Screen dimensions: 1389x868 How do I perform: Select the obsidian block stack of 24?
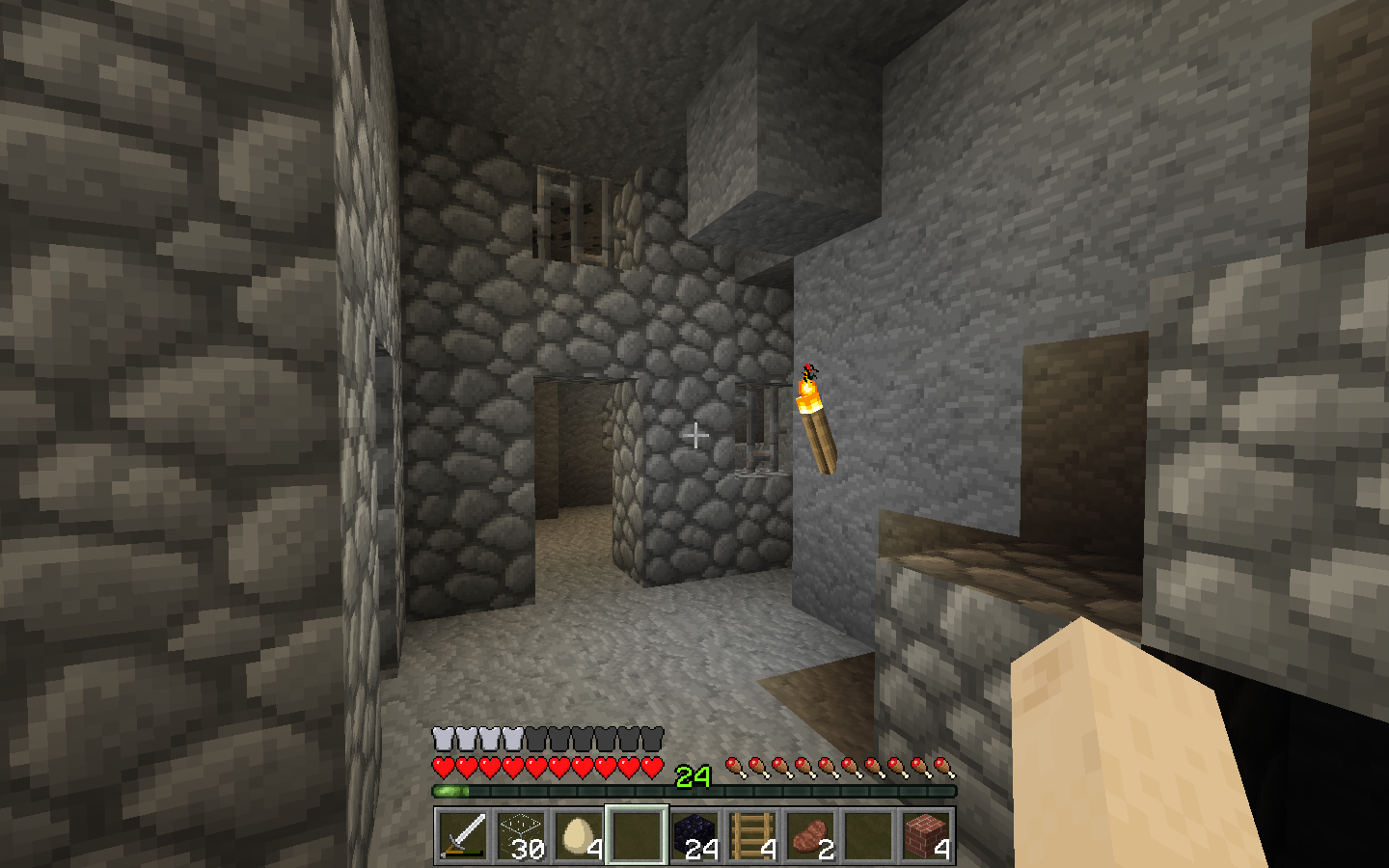(694, 834)
